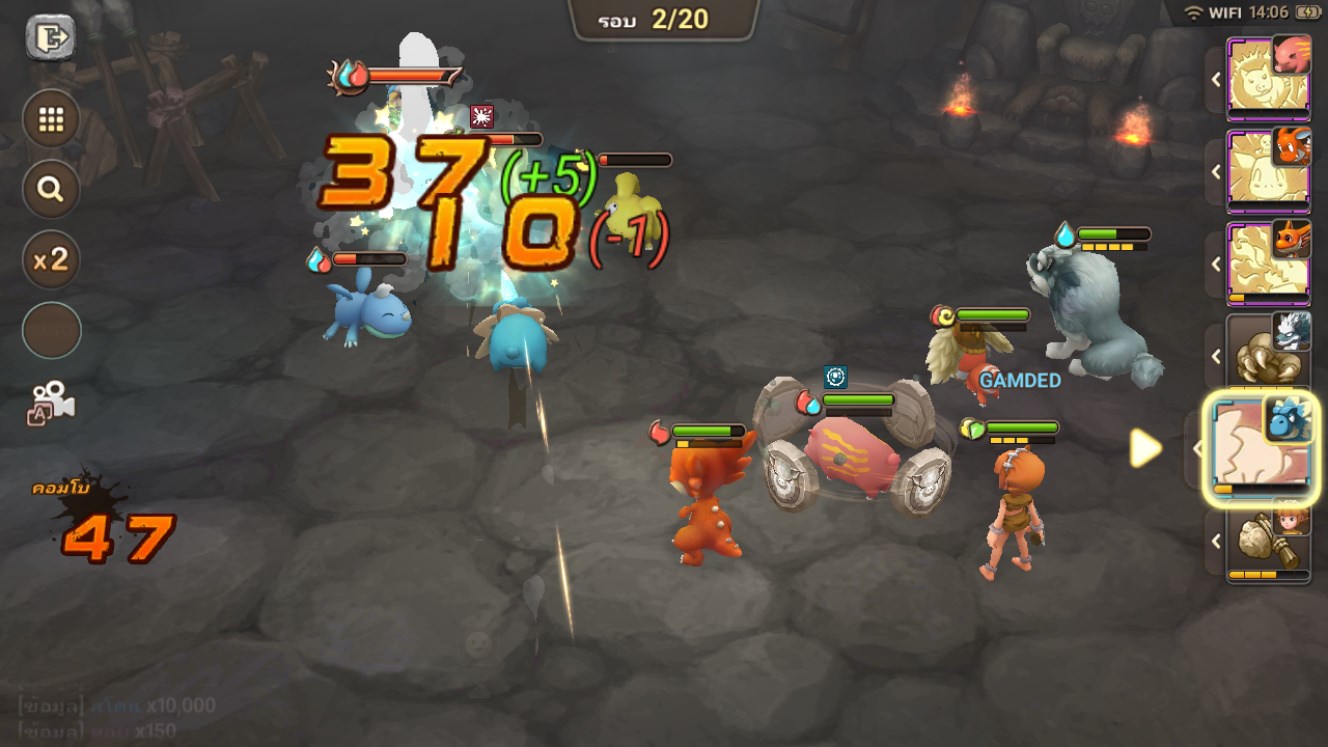The image size is (1328, 747).
Task: Click the blank round button below x2
Action: tap(51, 330)
